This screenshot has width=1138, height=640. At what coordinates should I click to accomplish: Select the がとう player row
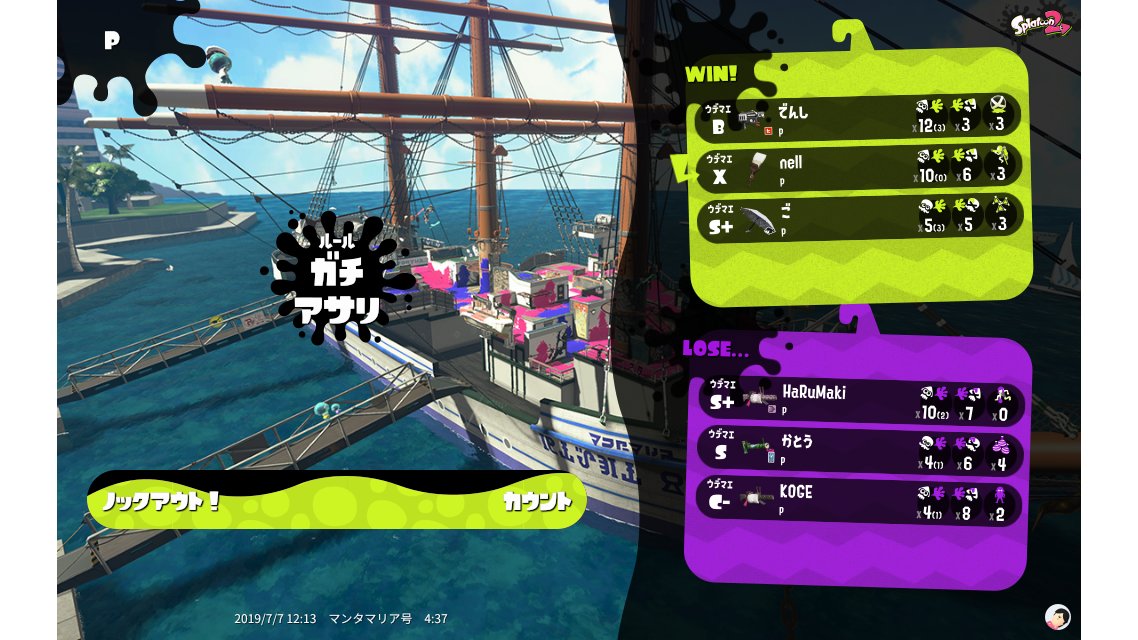(x=858, y=451)
